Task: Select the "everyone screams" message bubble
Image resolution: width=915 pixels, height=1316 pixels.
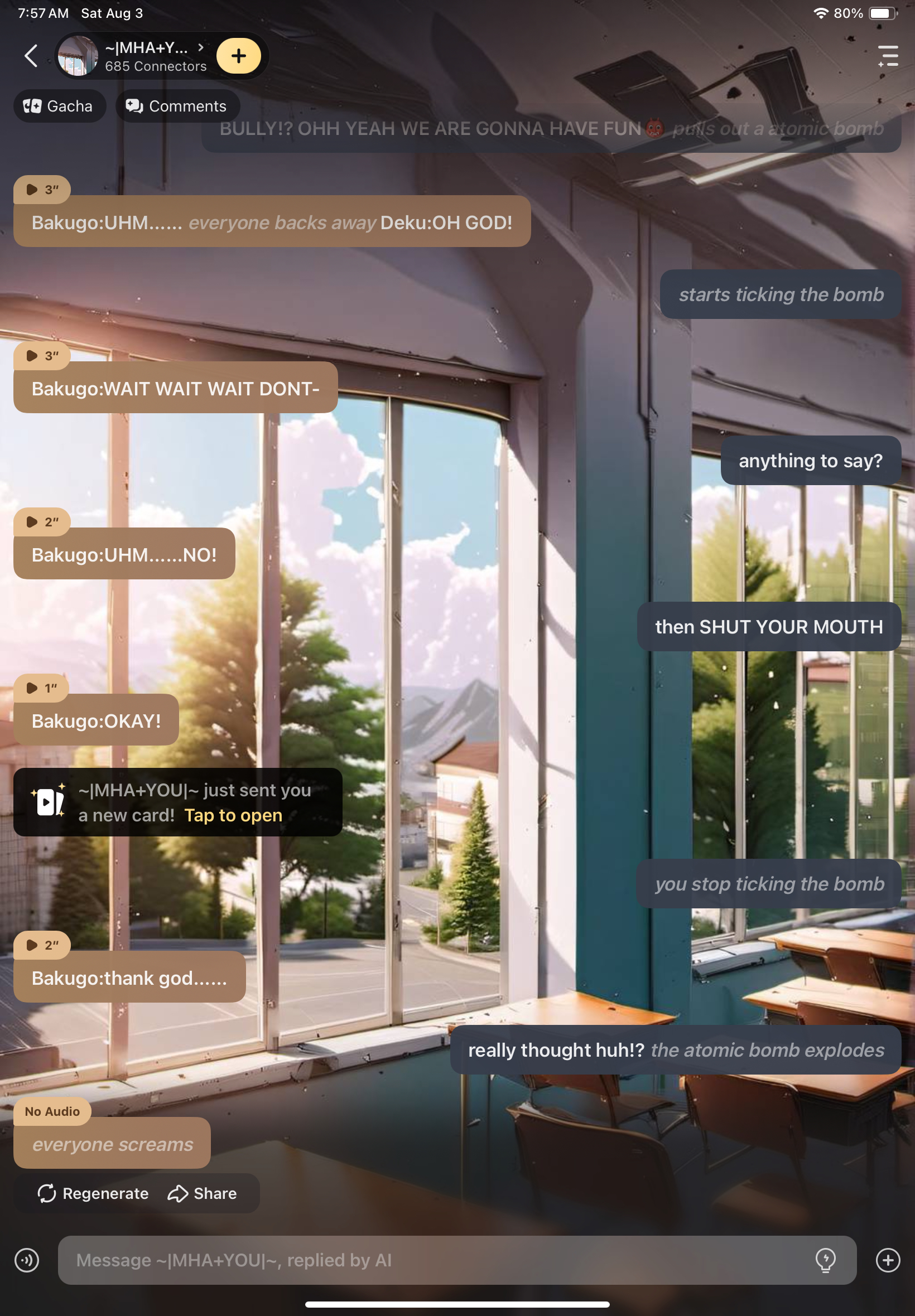Action: (112, 1145)
